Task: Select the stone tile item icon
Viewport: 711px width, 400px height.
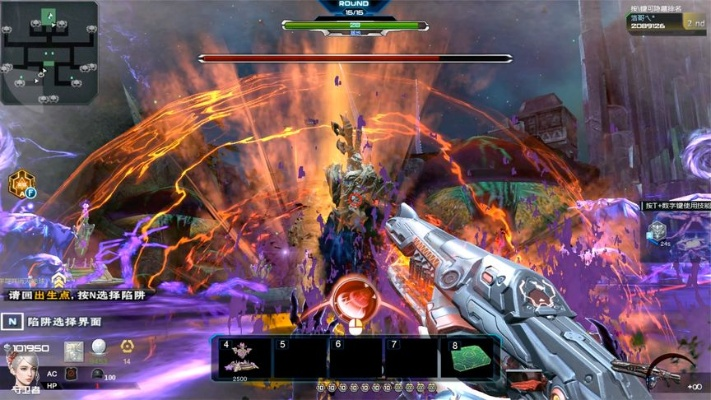Action: 73,351
